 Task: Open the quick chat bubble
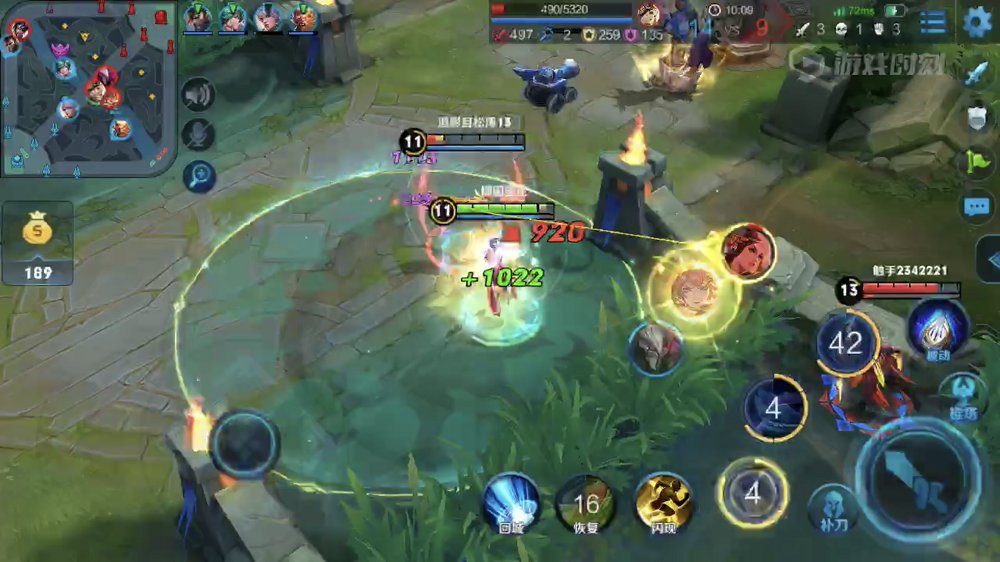coord(977,207)
